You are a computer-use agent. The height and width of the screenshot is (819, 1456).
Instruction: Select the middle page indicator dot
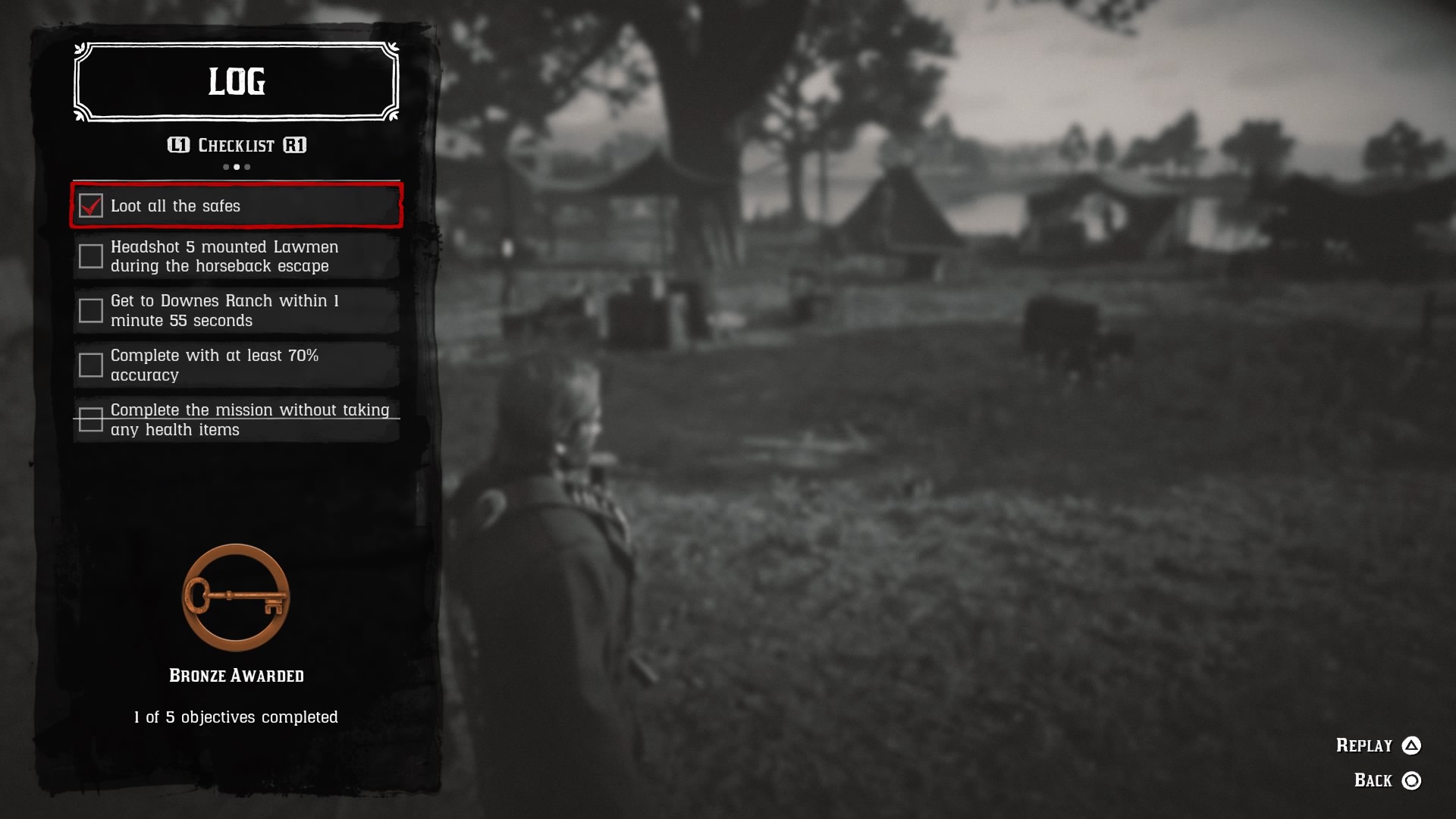(x=236, y=166)
